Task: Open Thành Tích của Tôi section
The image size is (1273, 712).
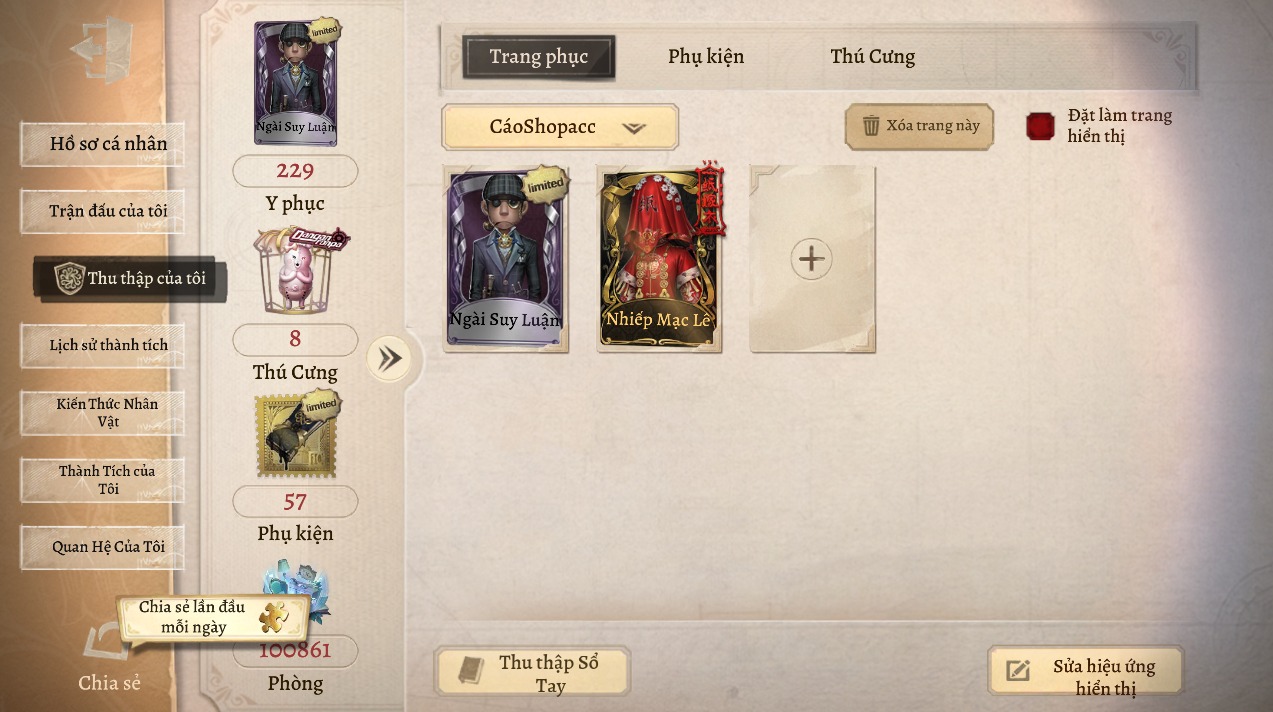Action: [x=103, y=479]
